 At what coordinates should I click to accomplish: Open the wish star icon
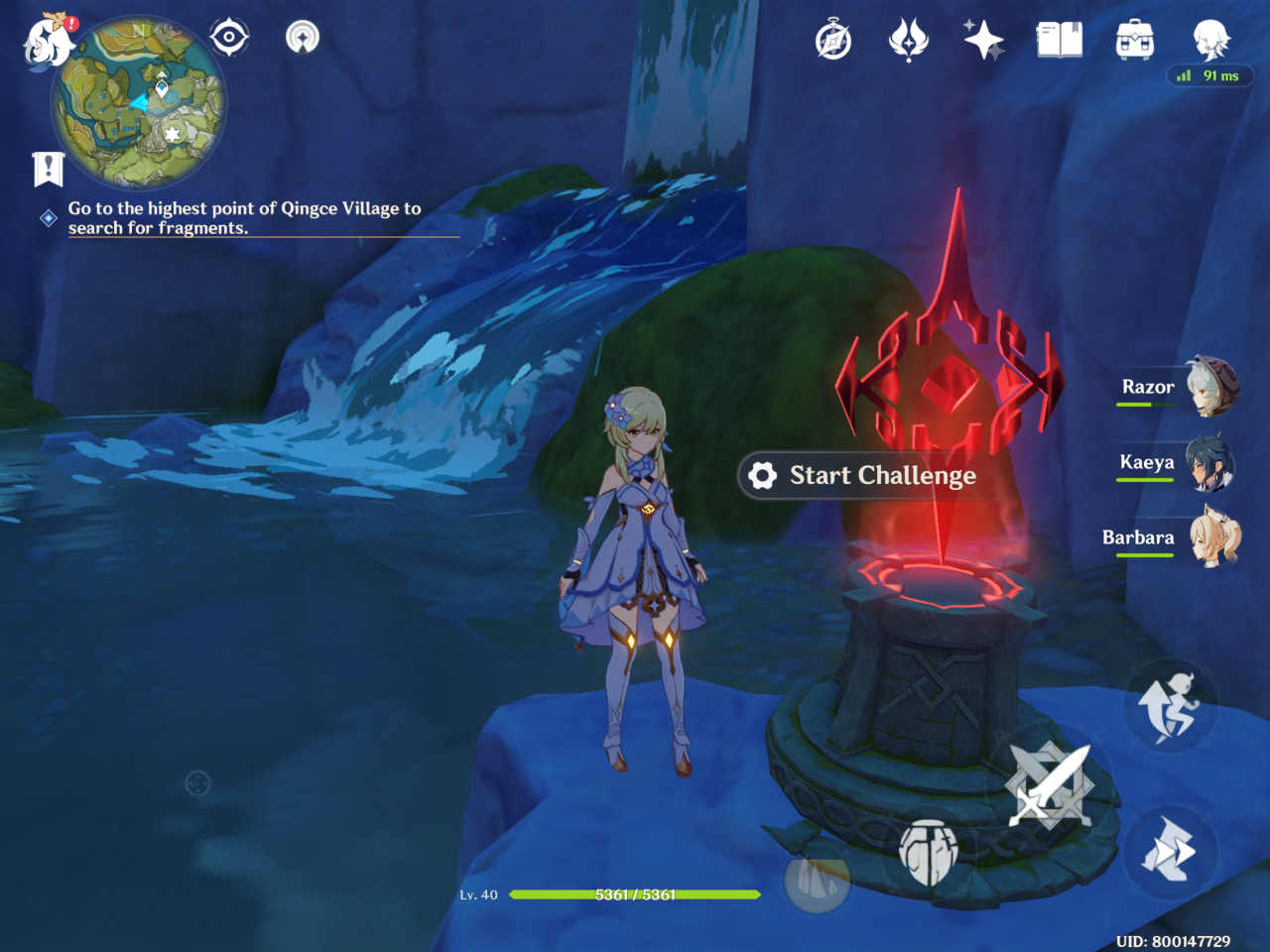coord(983,41)
